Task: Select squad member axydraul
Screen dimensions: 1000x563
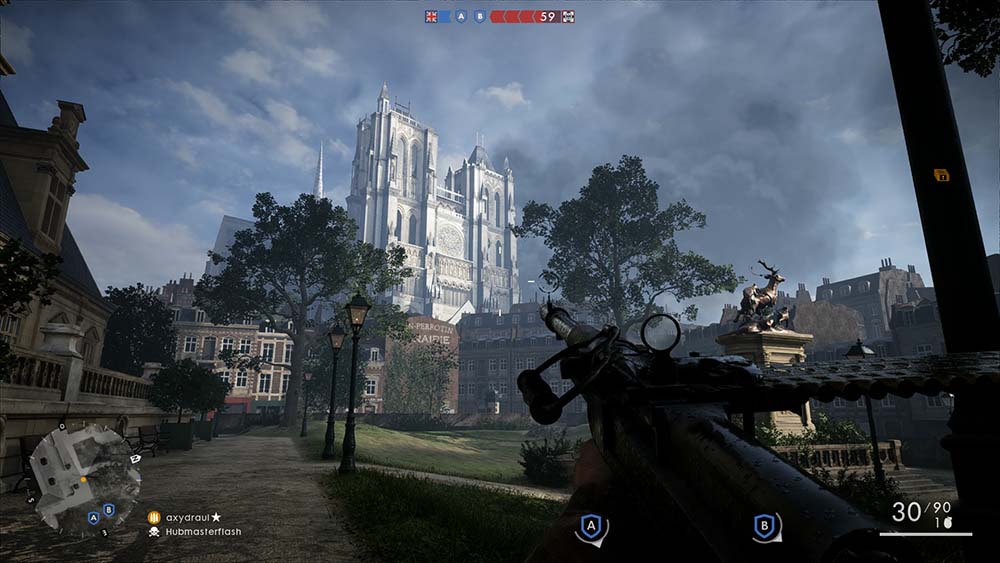Action: point(196,517)
